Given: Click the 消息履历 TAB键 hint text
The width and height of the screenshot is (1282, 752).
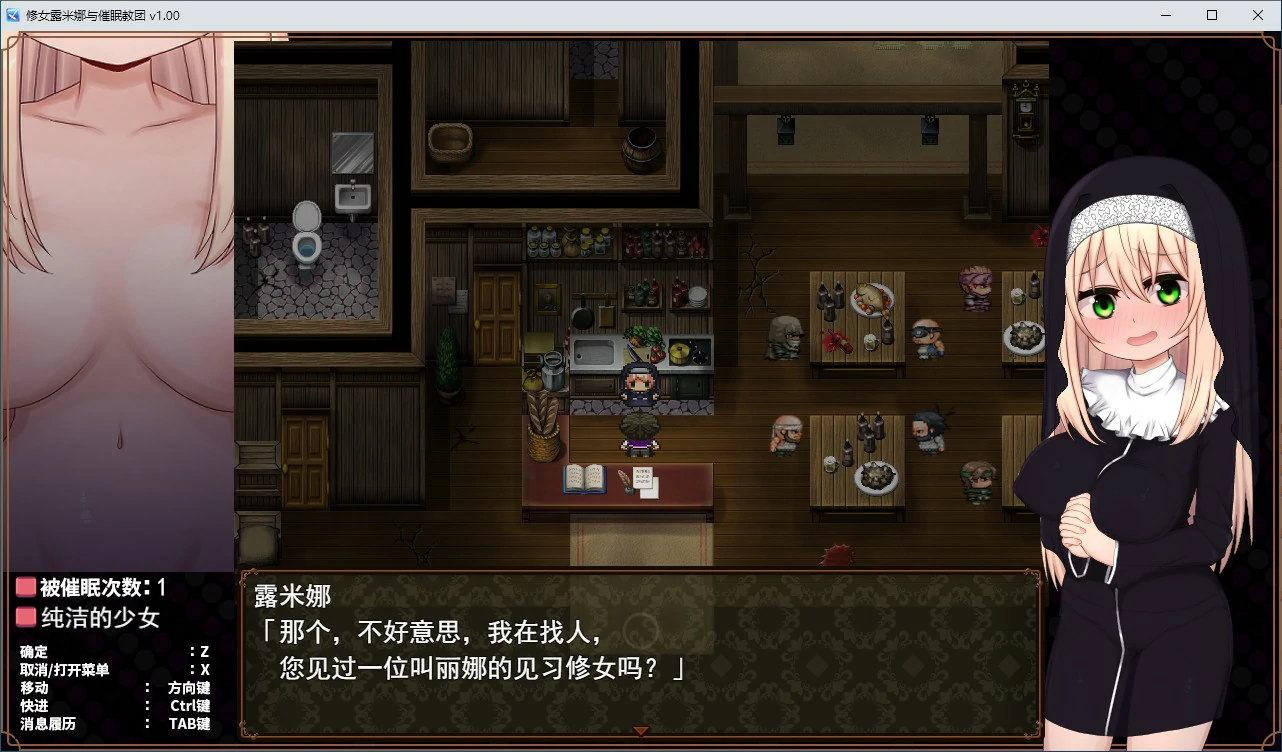Looking at the screenshot, I should pyautogui.click(x=48, y=723).
